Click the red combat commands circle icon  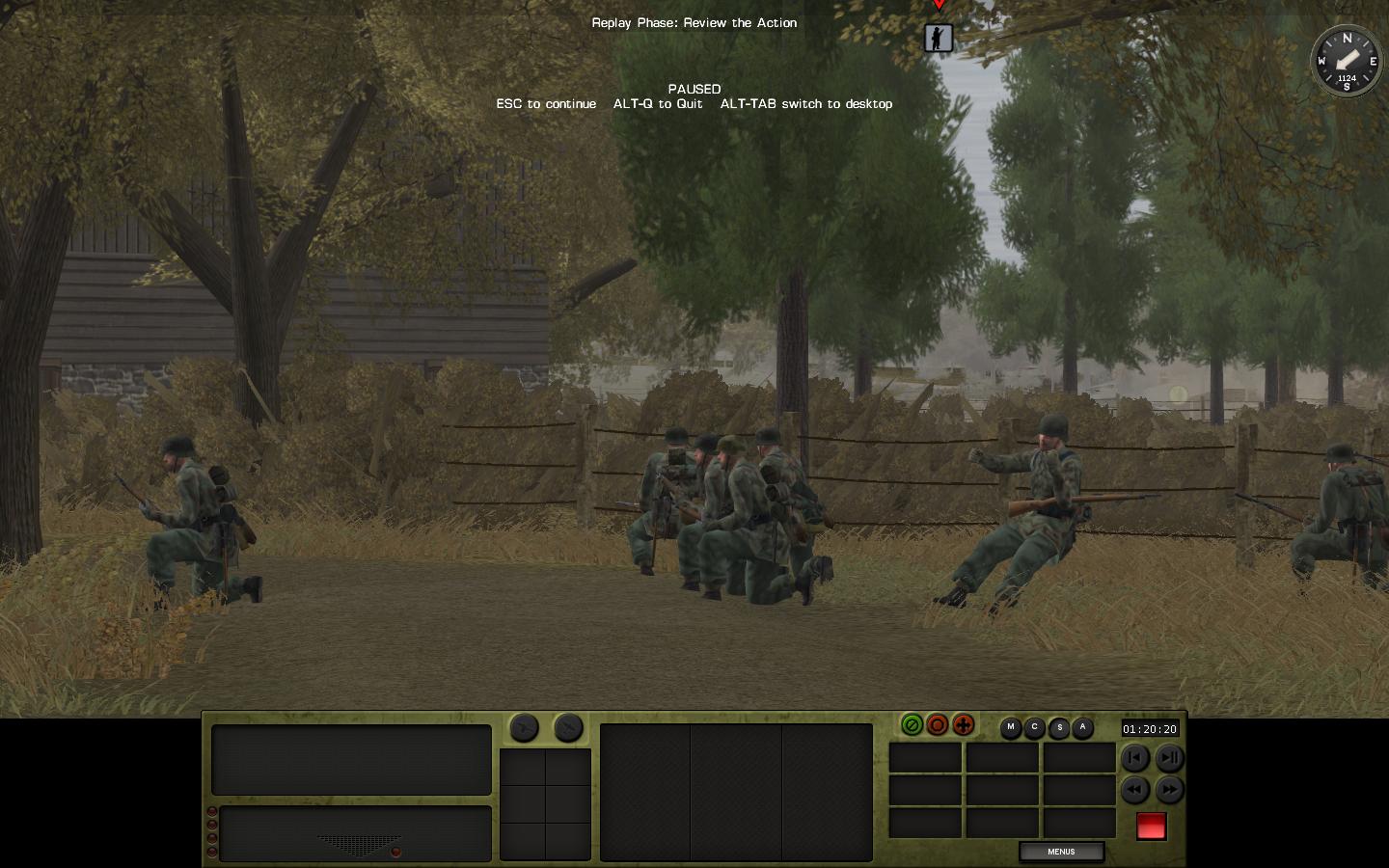pyautogui.click(x=937, y=725)
